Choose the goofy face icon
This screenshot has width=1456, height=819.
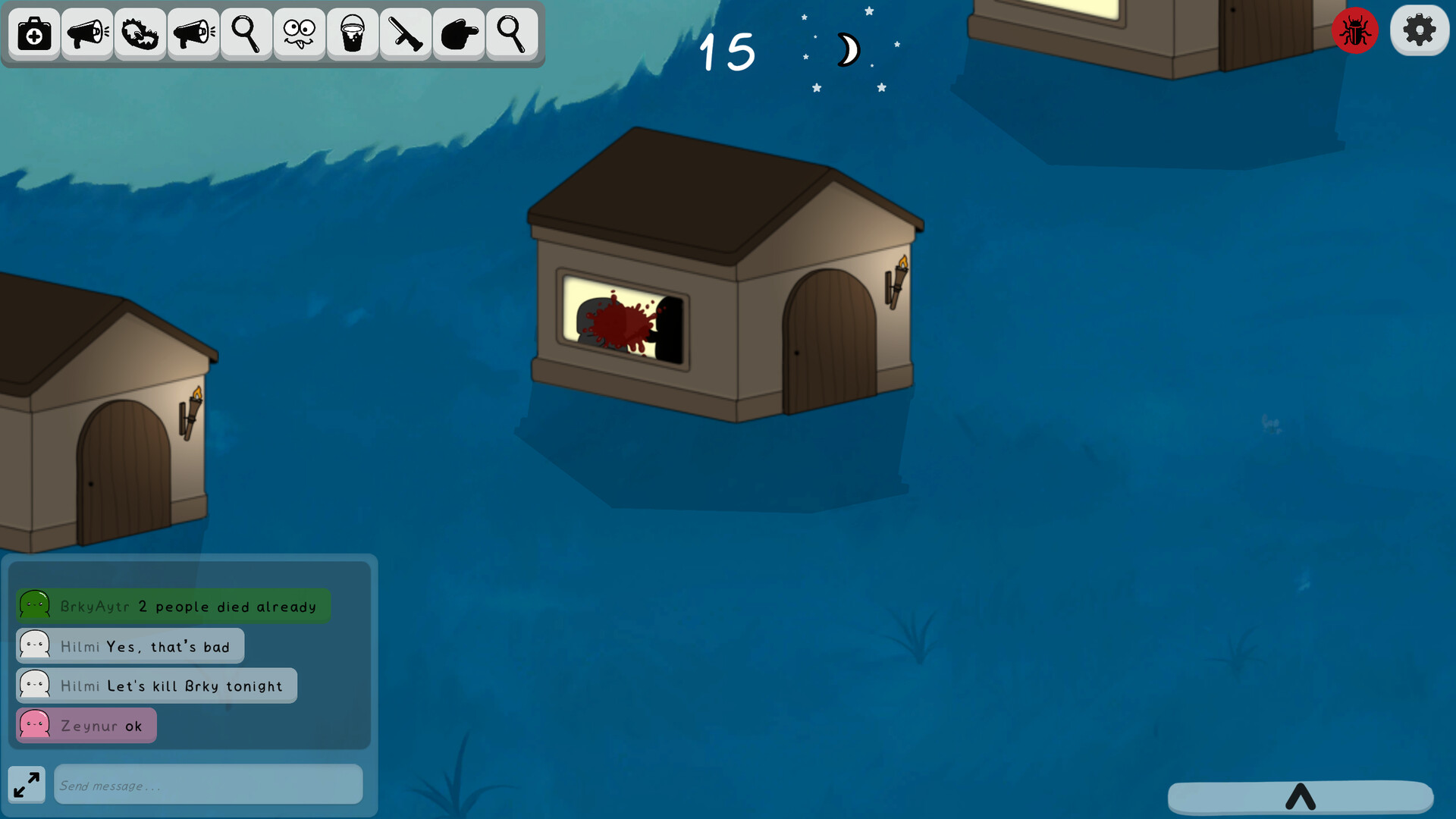coord(300,34)
